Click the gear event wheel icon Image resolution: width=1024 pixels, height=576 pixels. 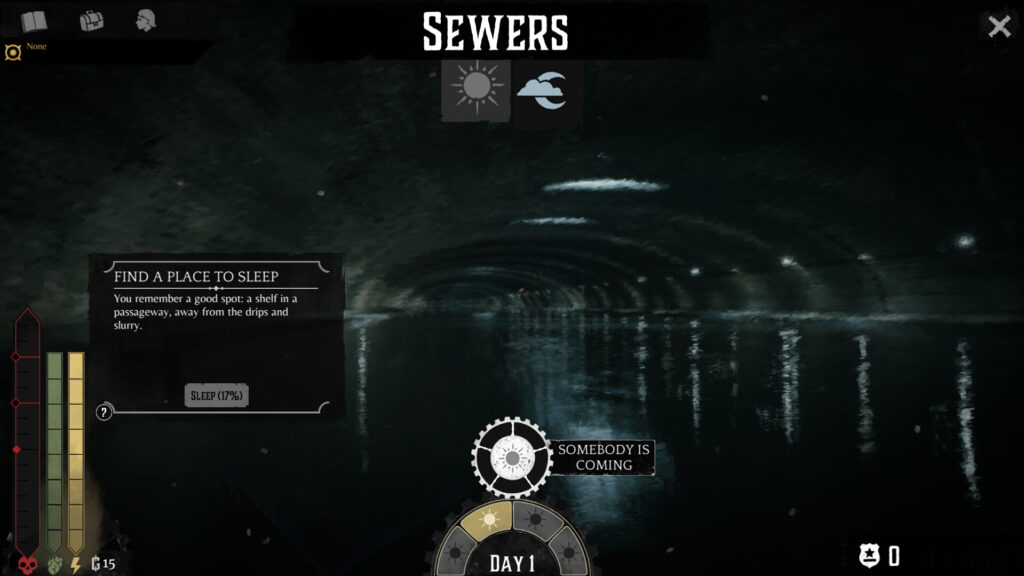pos(511,457)
